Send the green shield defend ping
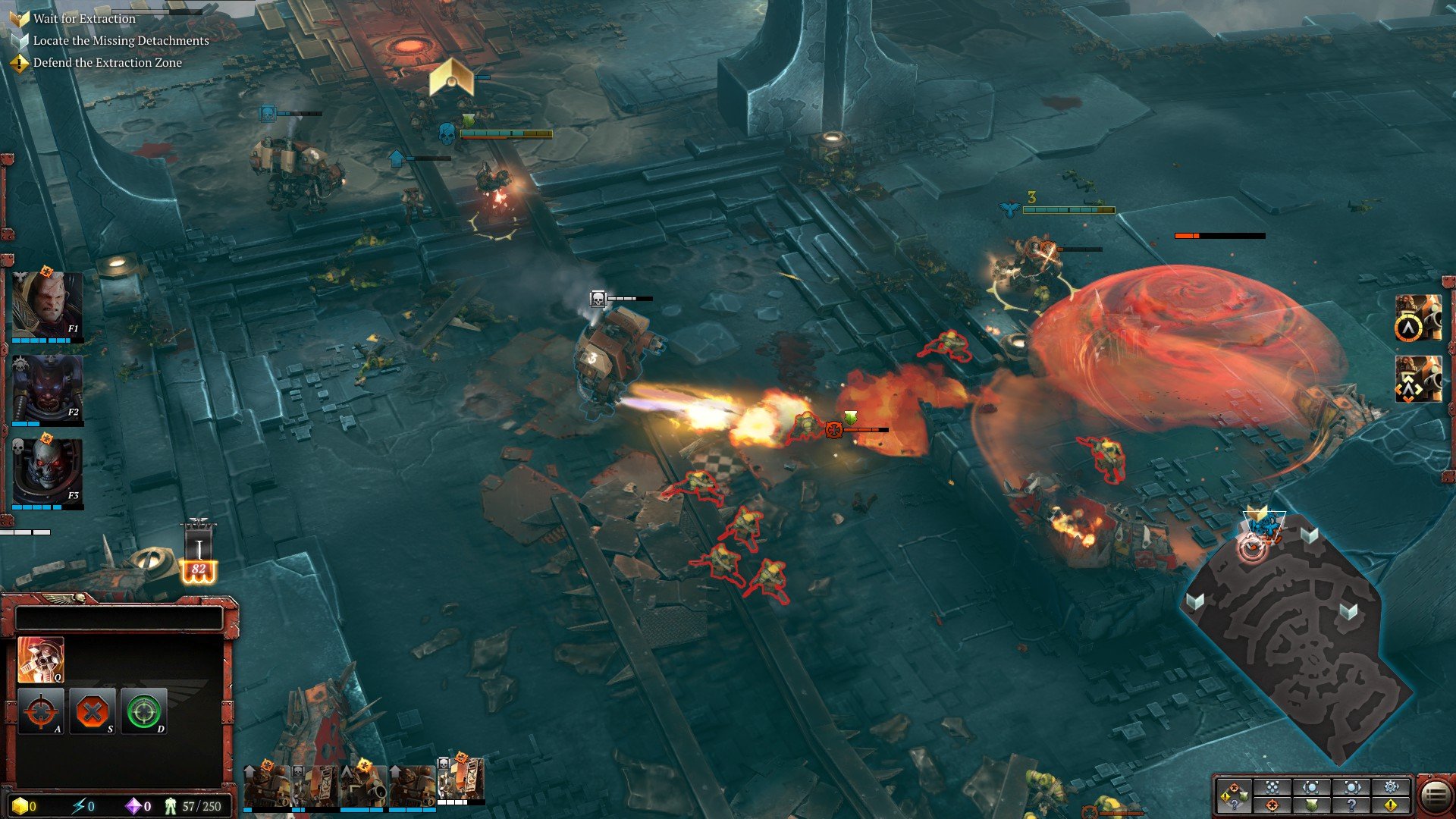The image size is (1456, 819). pyautogui.click(x=1312, y=805)
